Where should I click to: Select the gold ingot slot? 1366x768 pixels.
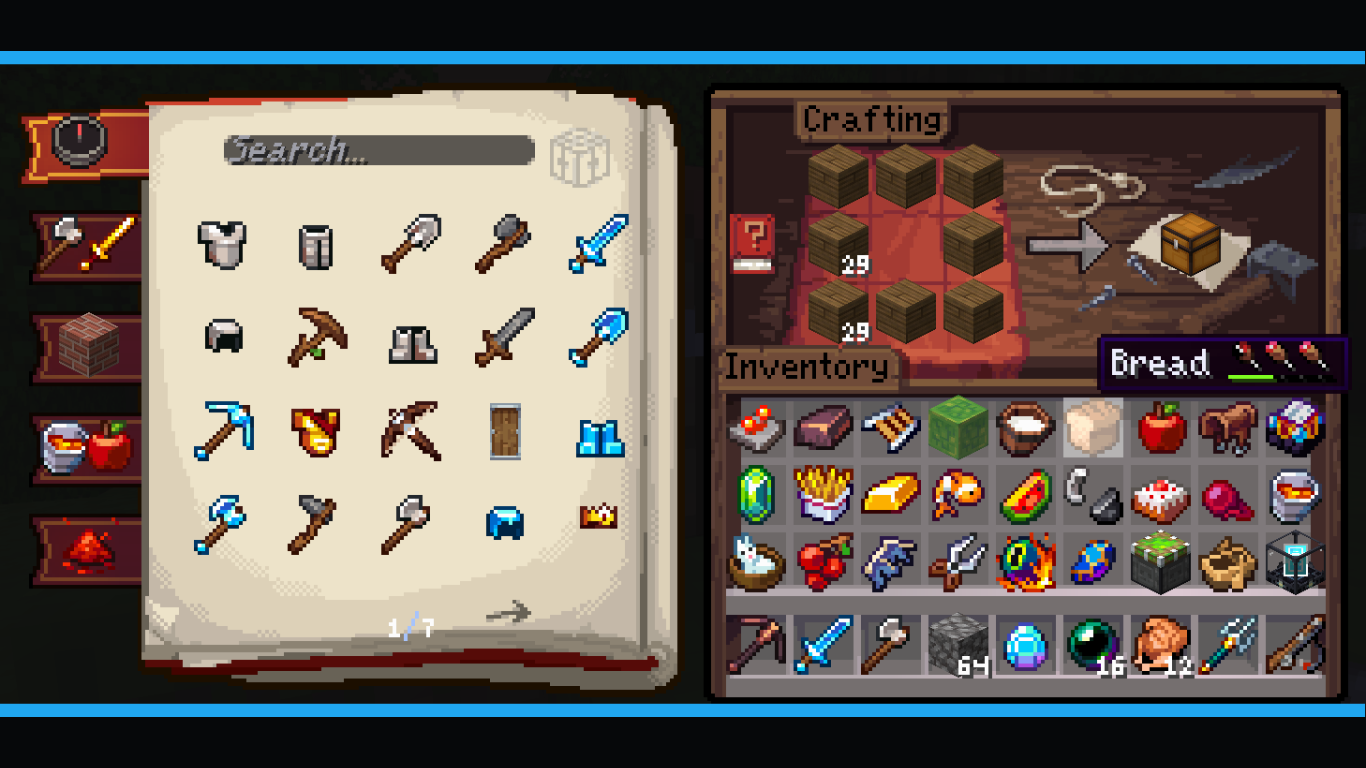pyautogui.click(x=891, y=494)
